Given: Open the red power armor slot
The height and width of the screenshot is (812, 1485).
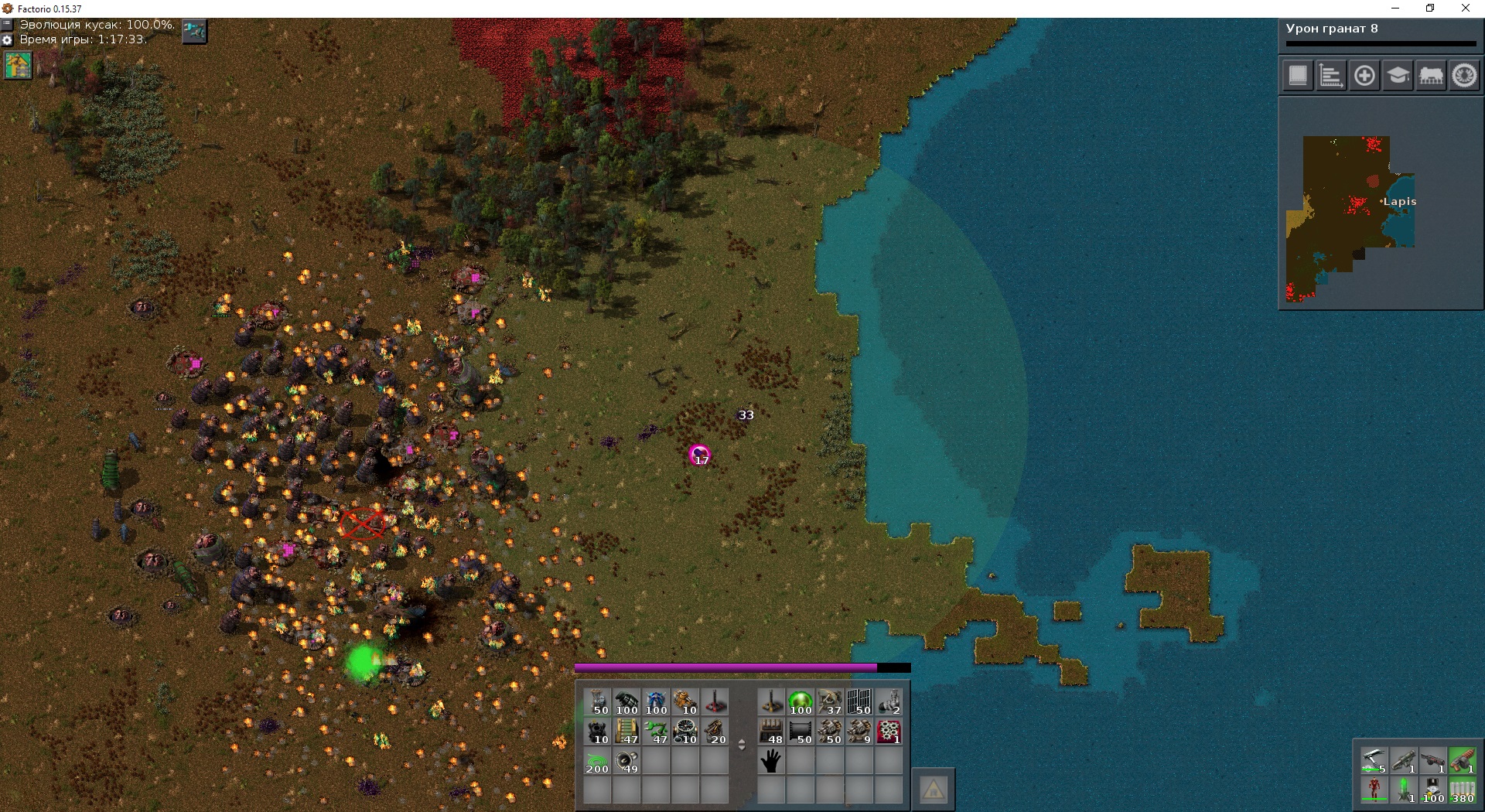Looking at the screenshot, I should coord(1374,790).
